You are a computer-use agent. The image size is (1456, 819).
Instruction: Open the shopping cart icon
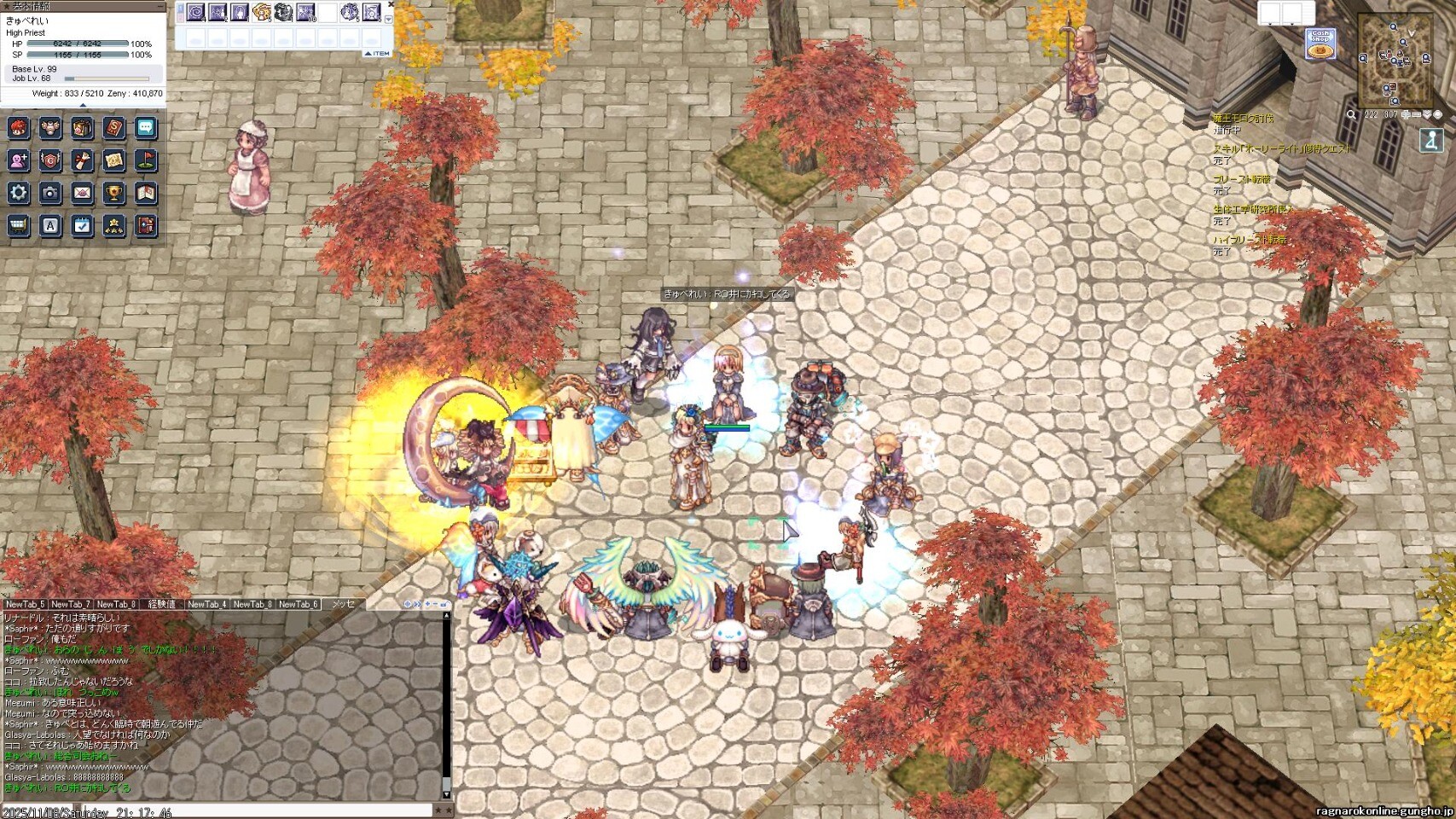(x=19, y=226)
